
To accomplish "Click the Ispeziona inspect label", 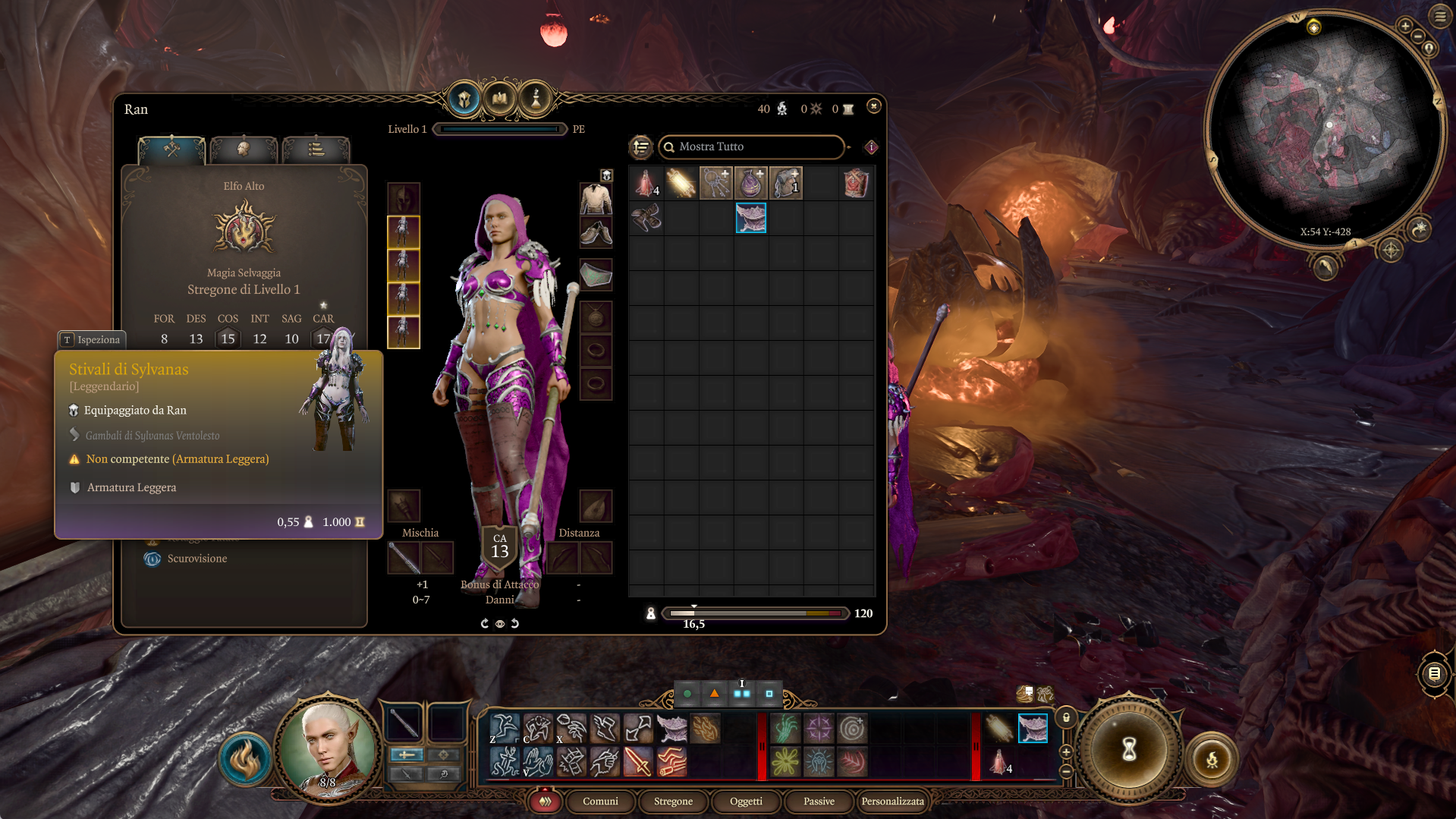I will tap(92, 339).
